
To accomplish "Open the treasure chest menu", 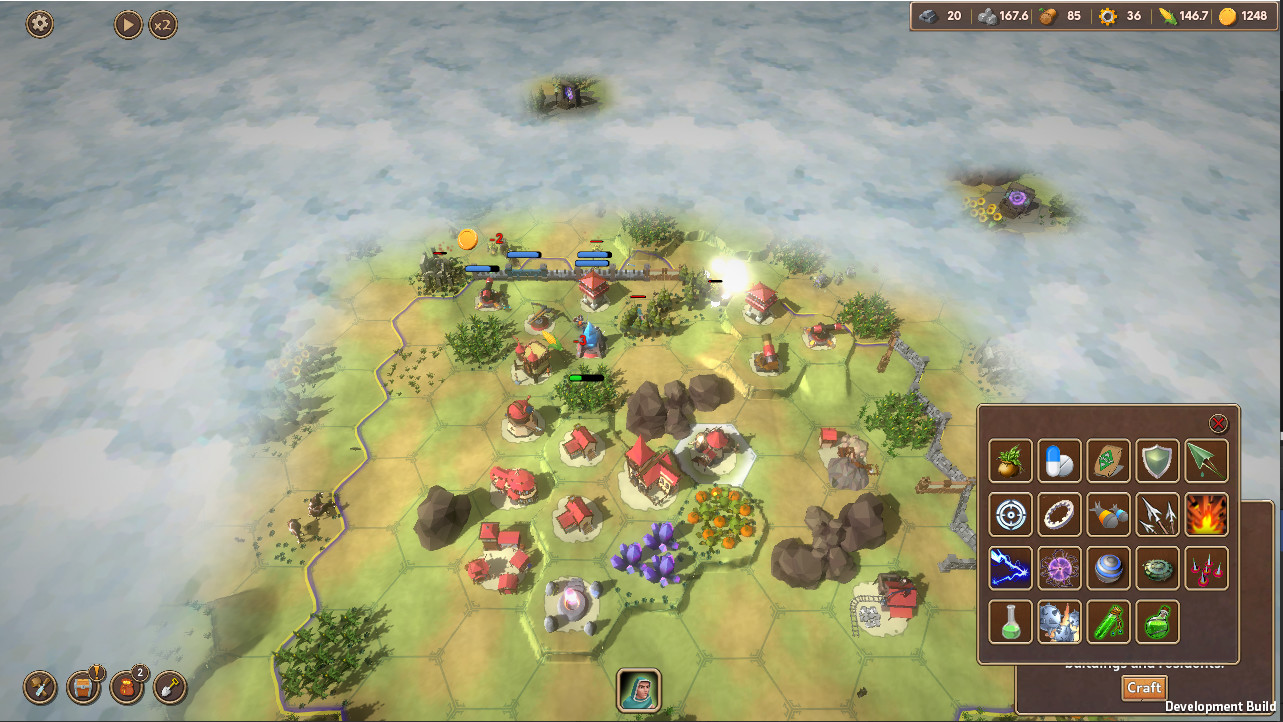I will 84,687.
